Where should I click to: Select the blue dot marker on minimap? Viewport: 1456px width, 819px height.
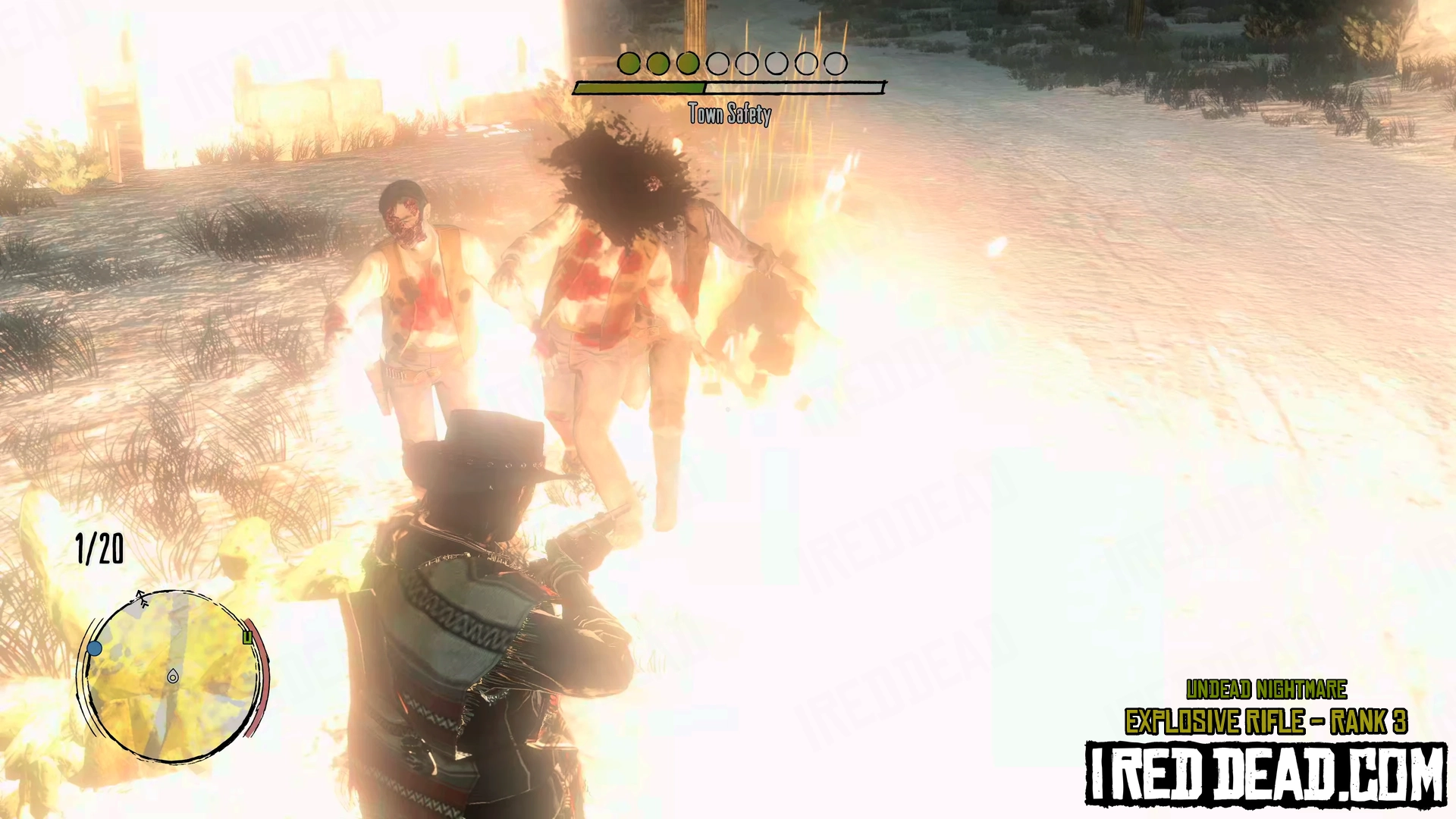point(95,648)
